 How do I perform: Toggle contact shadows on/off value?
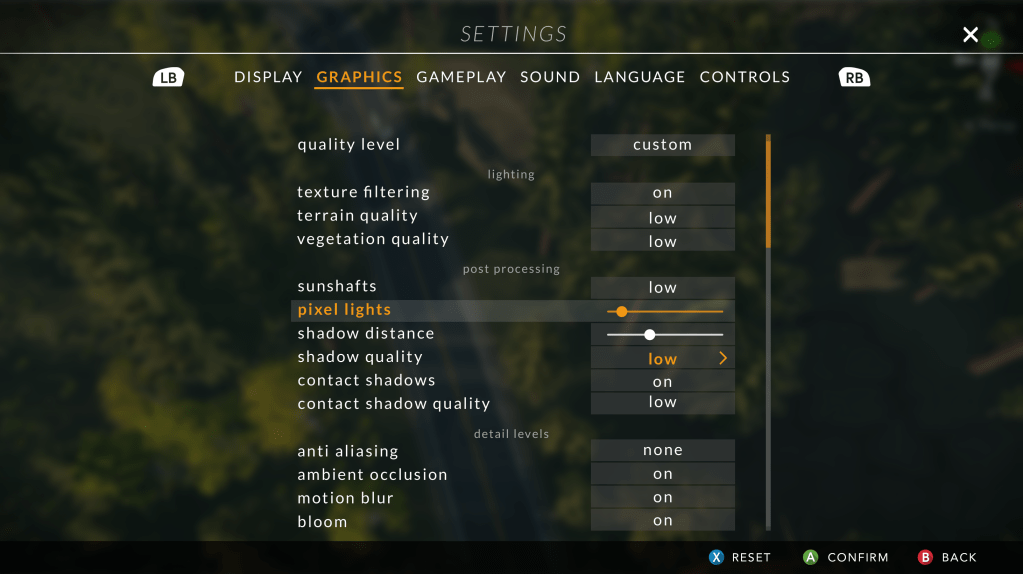[662, 382]
